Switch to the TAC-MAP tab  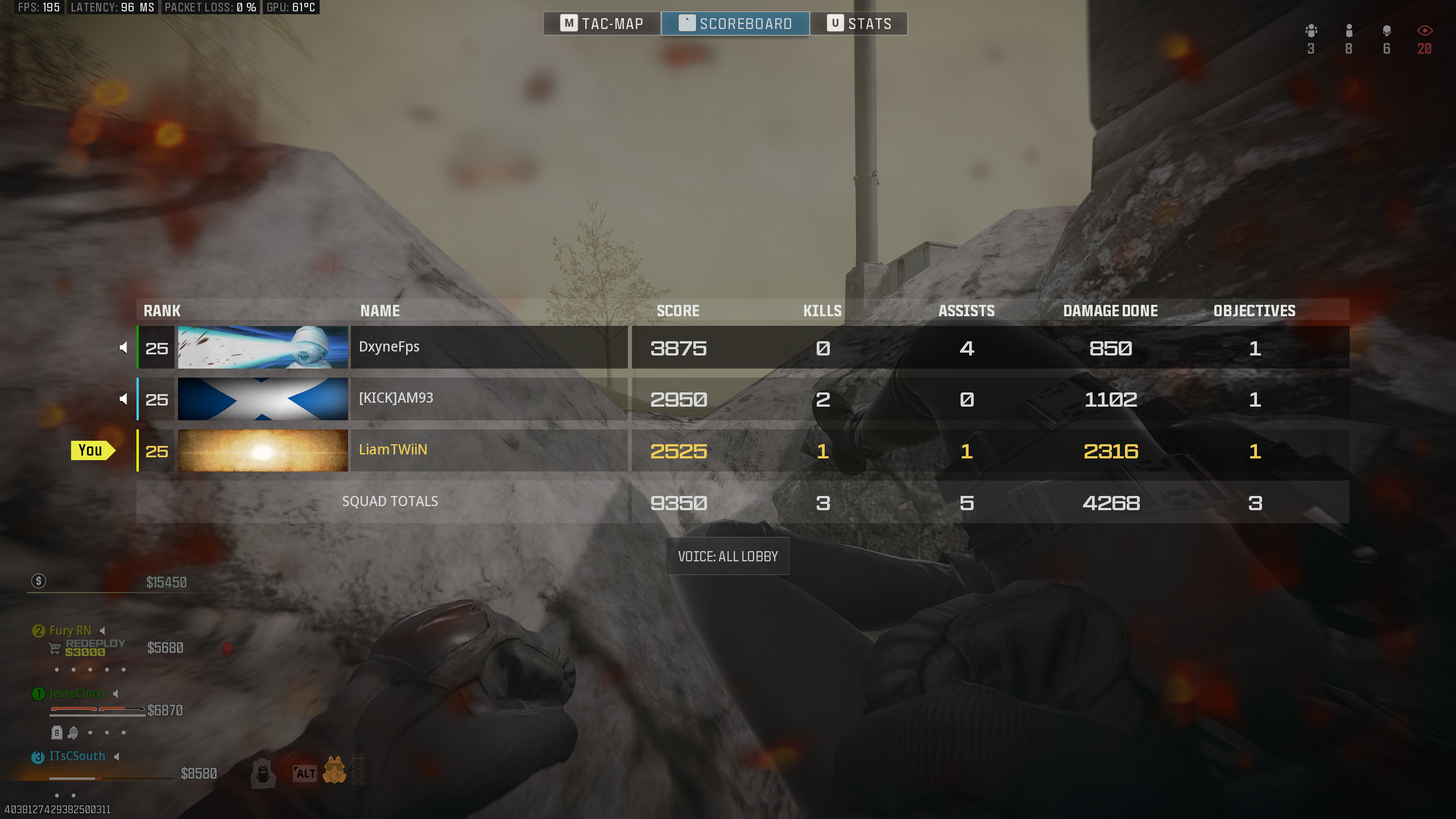coord(602,23)
